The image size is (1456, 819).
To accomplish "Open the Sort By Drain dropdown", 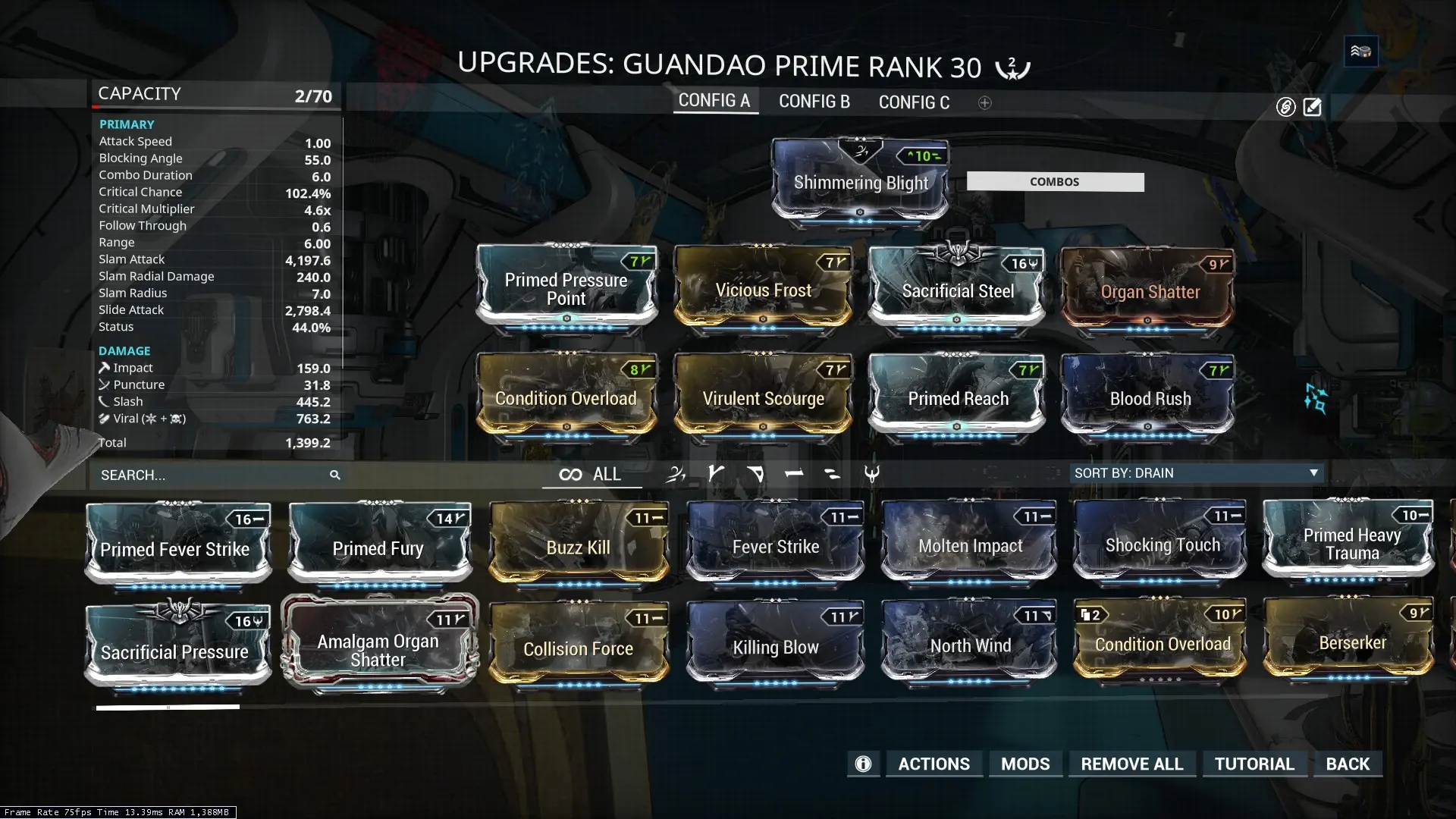I will [x=1196, y=472].
